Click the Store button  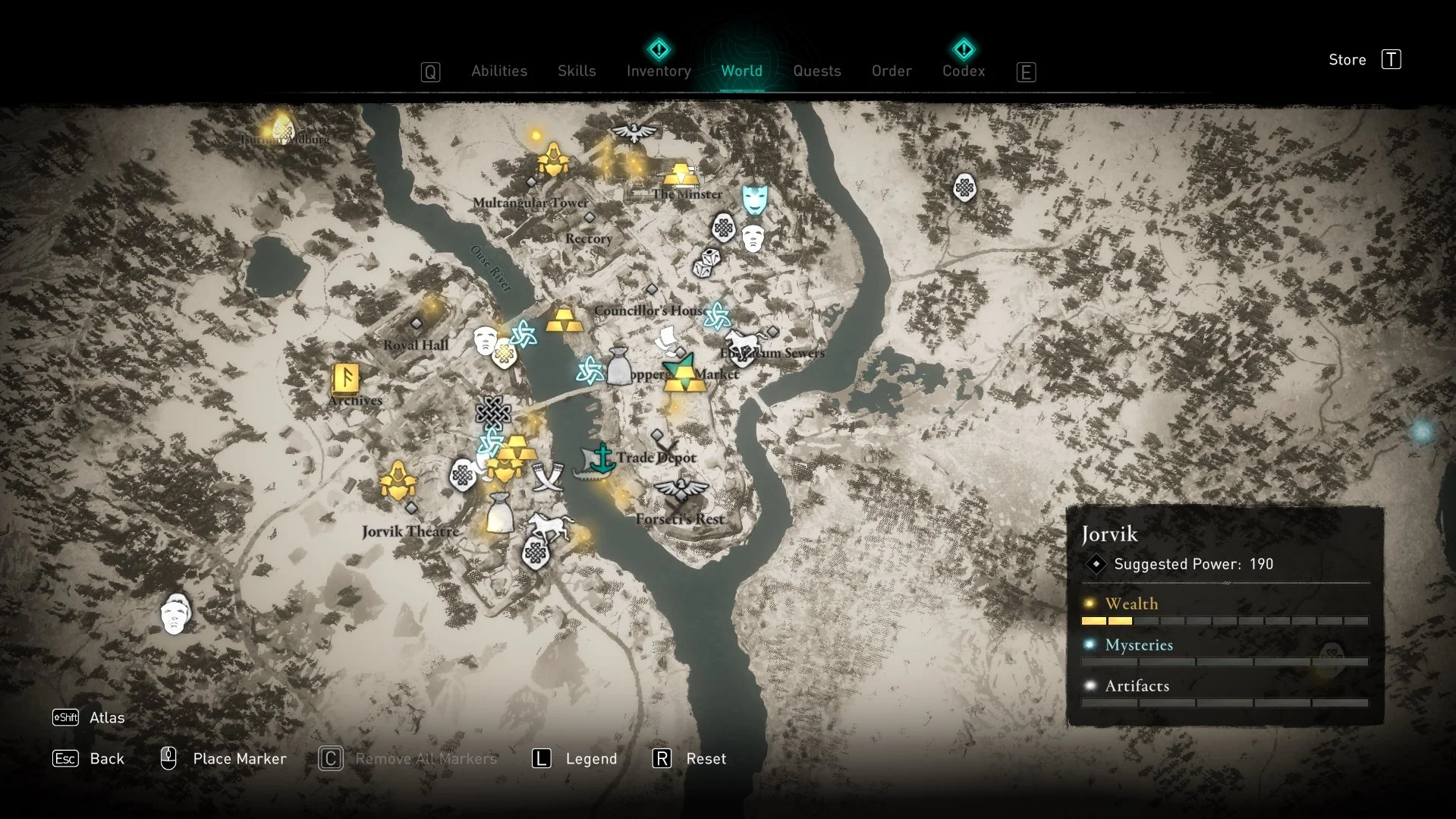[1348, 59]
